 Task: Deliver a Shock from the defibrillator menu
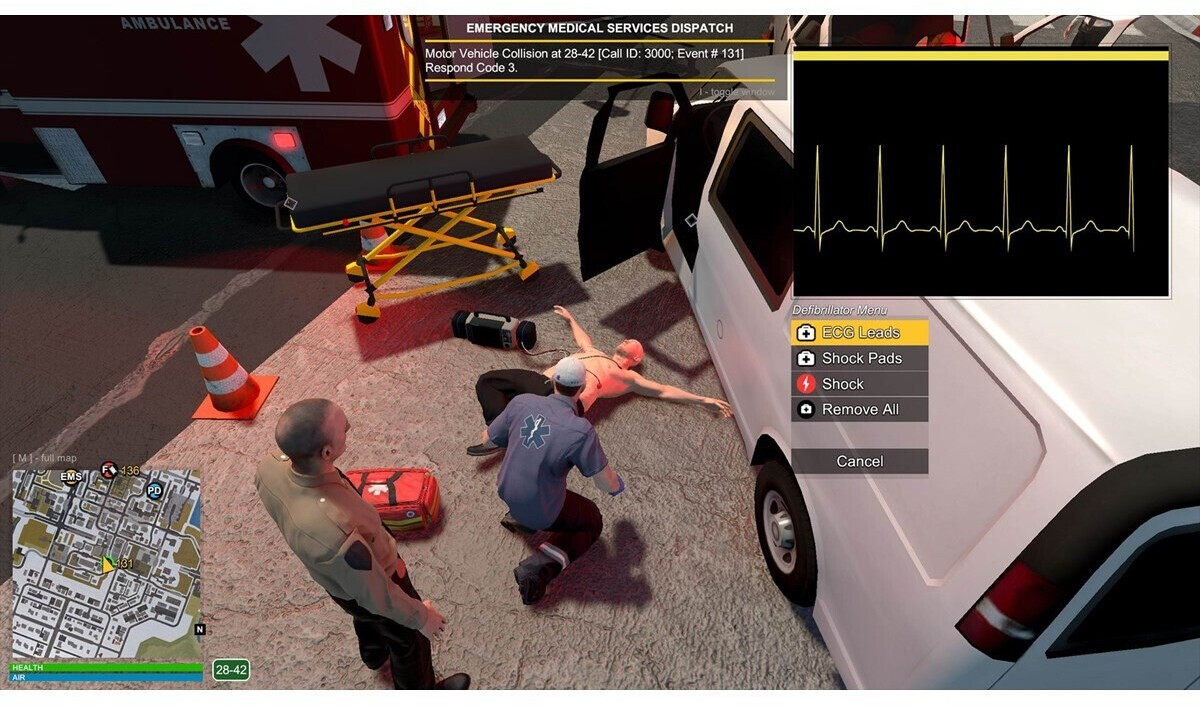pyautogui.click(x=860, y=384)
